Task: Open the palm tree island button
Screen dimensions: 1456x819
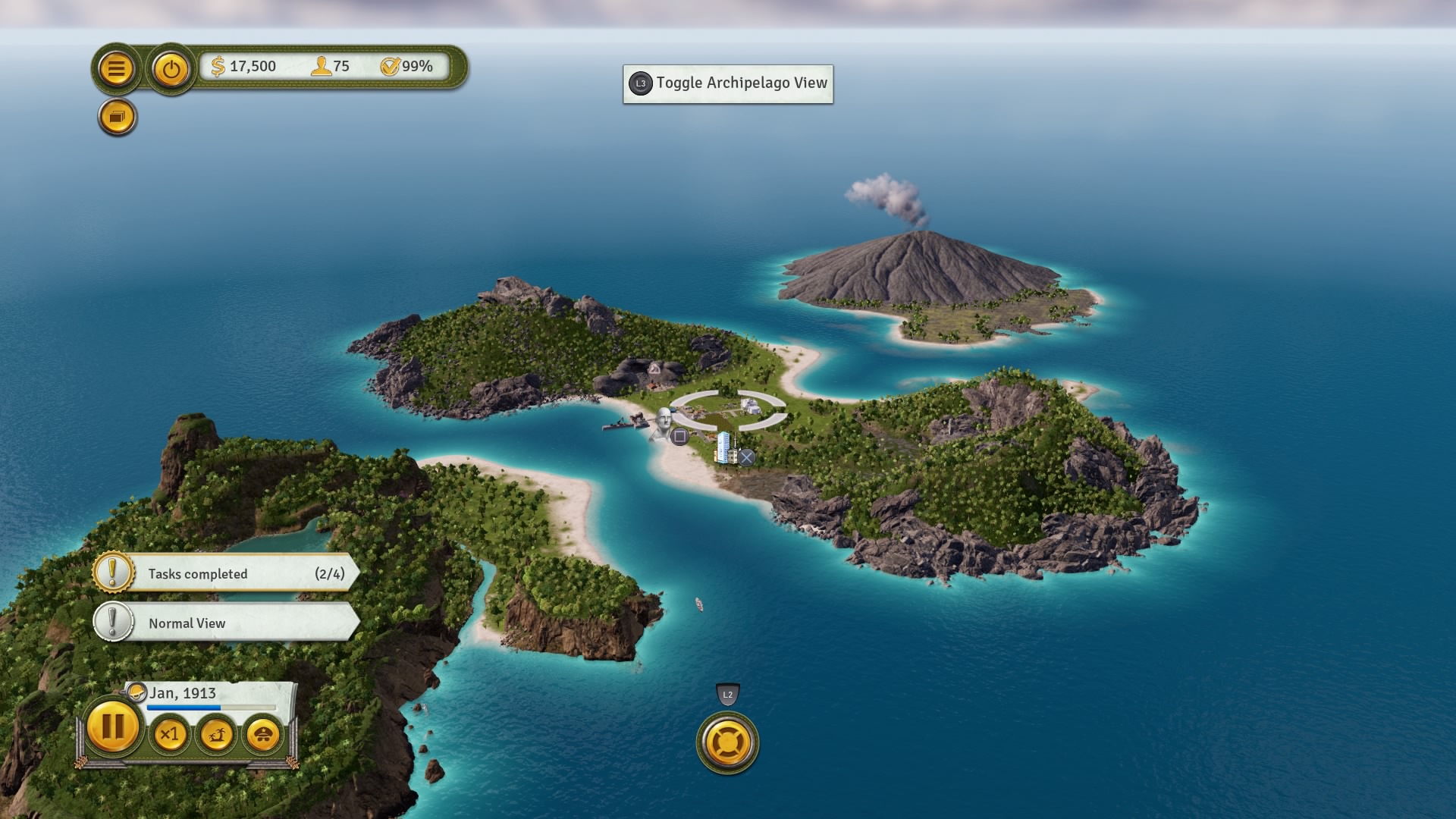Action: pos(217,734)
